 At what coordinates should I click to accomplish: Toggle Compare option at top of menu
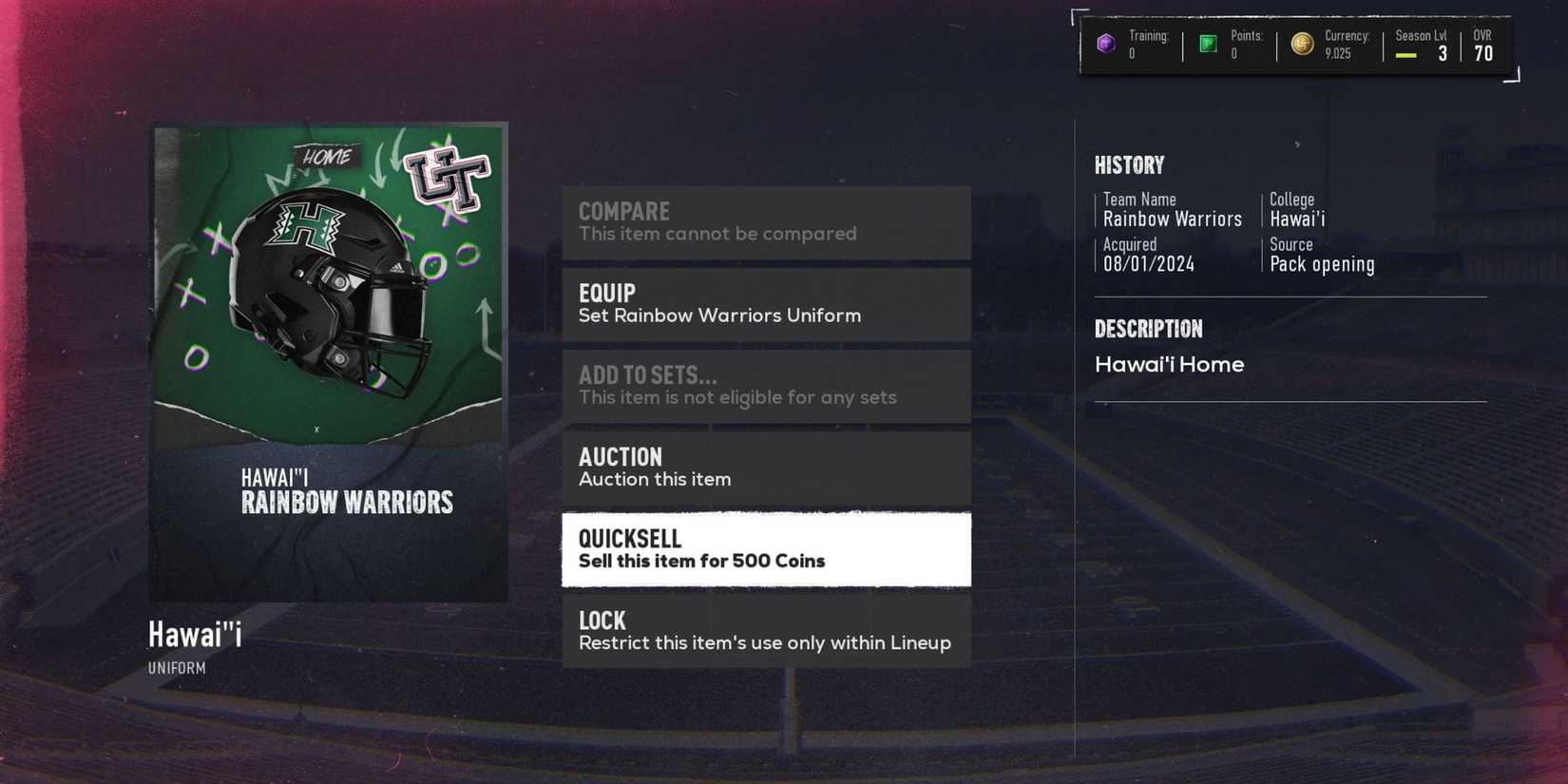[x=766, y=221]
